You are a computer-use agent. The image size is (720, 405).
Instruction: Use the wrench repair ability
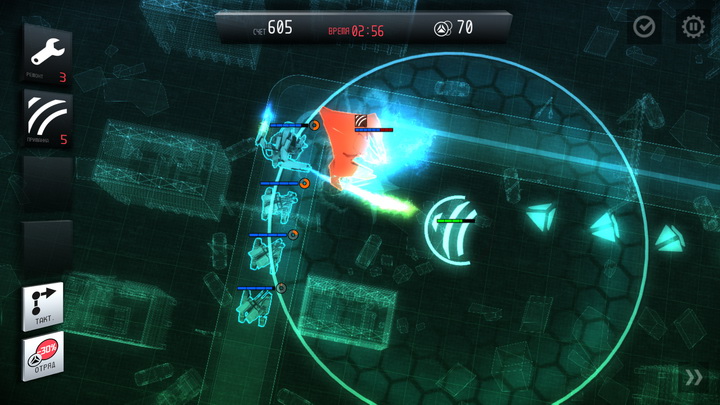47,54
